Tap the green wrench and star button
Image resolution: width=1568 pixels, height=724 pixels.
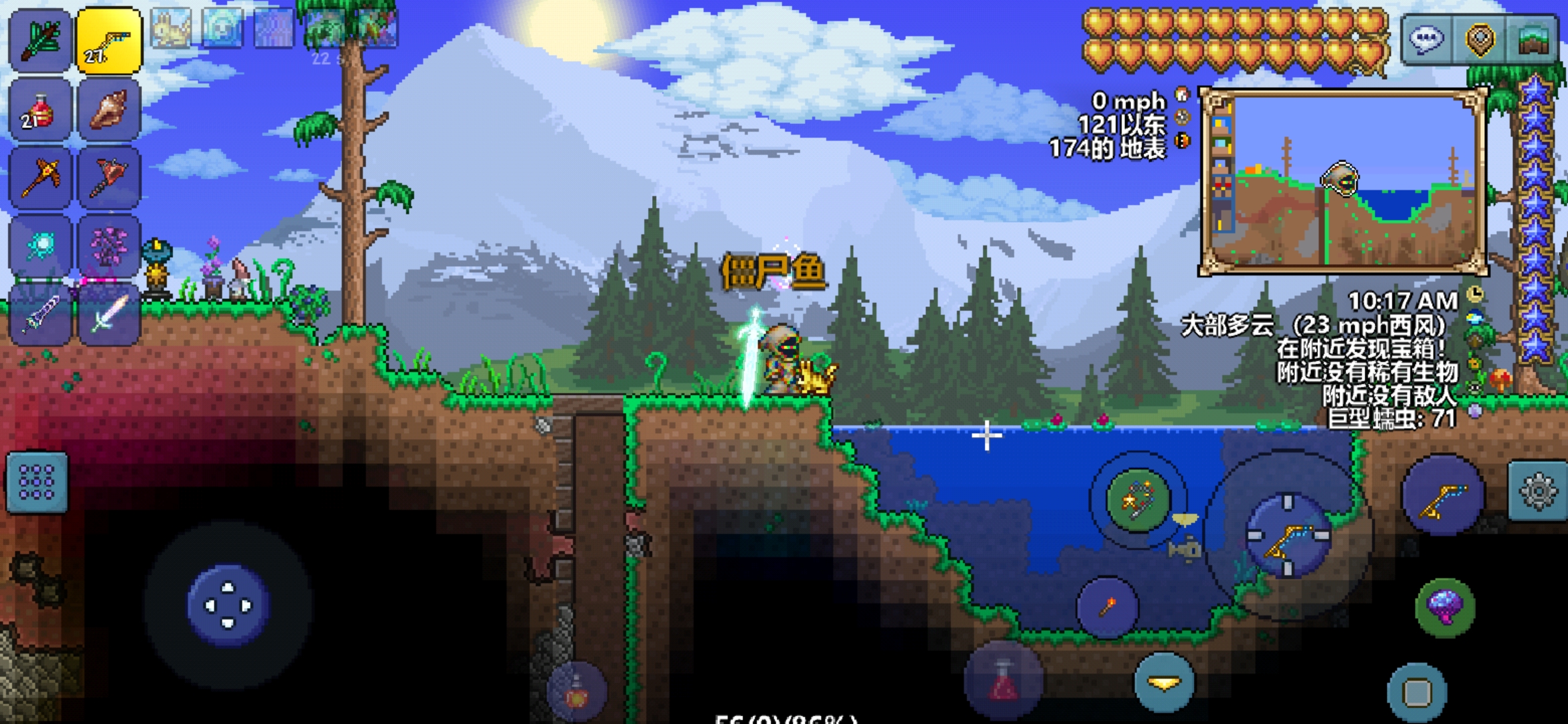[x=1137, y=499]
